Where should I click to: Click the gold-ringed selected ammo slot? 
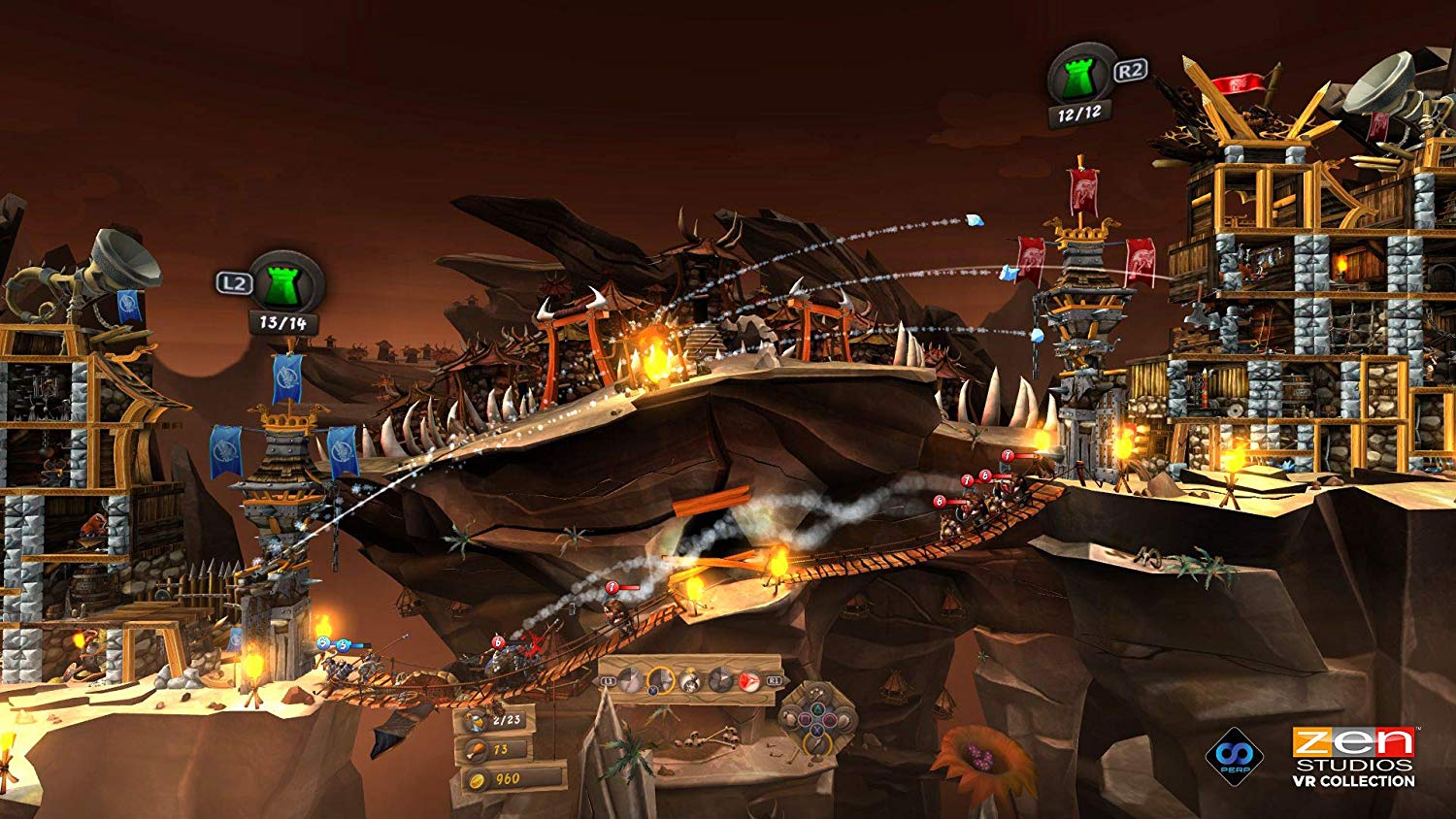point(661,680)
